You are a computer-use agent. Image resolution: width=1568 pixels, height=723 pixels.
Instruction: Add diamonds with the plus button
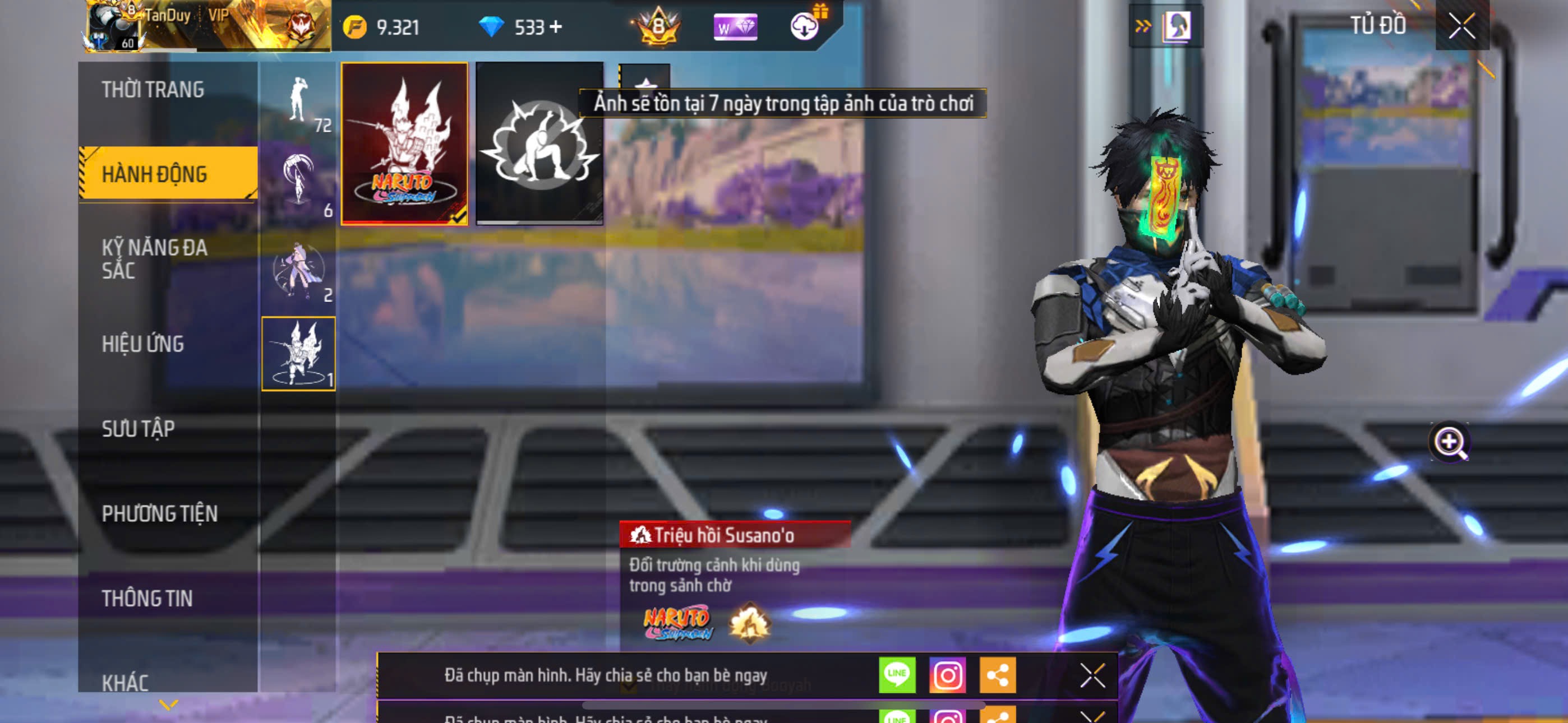556,27
